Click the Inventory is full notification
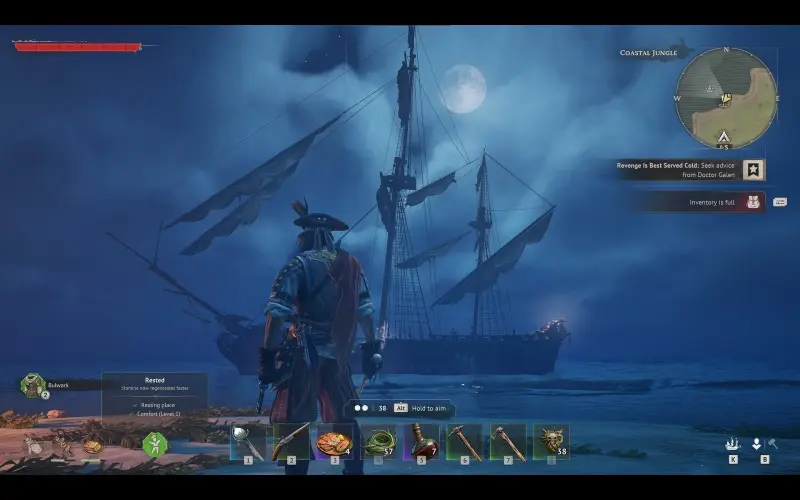This screenshot has height=500, width=800. click(x=712, y=202)
